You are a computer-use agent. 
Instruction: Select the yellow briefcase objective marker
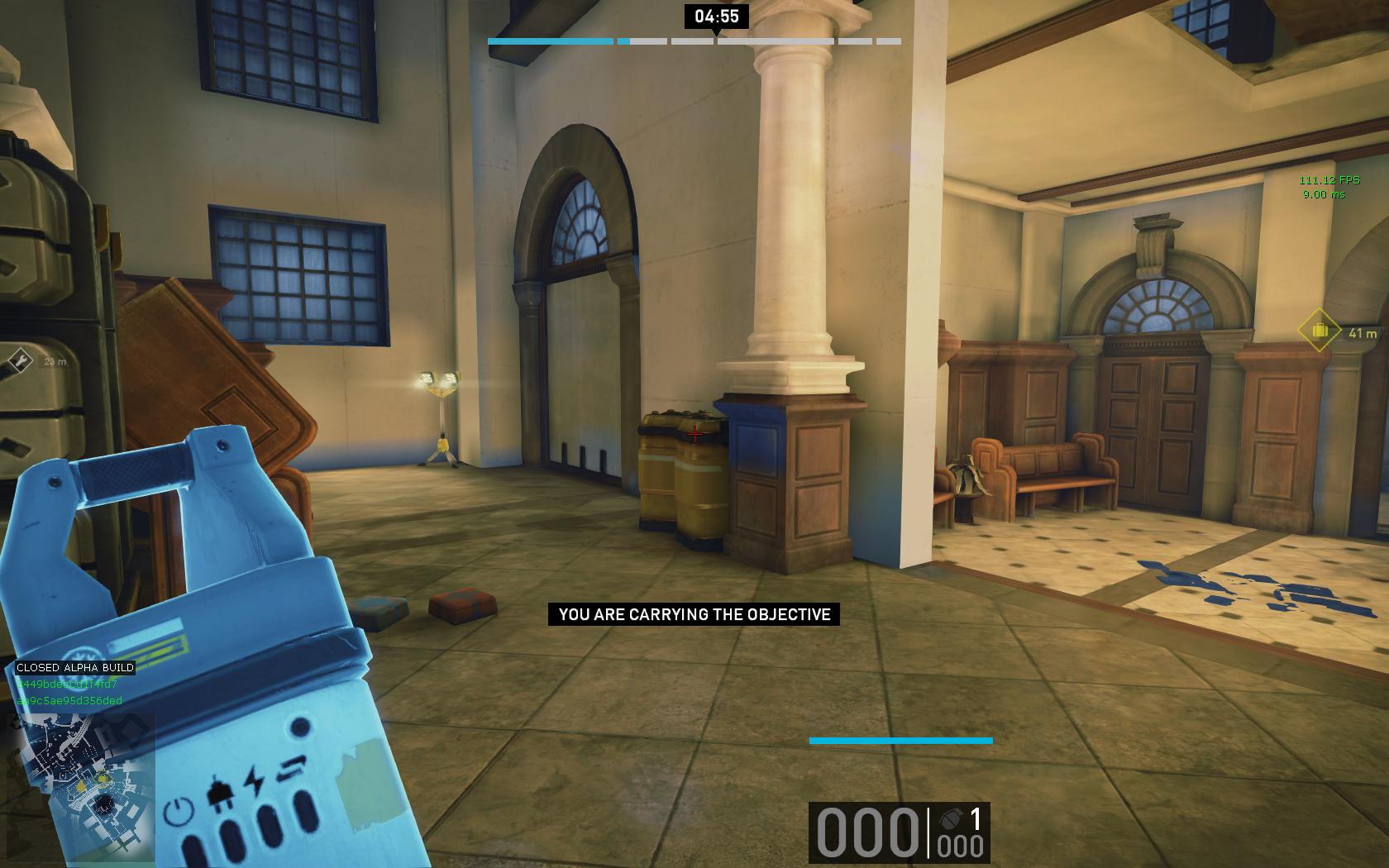click(1319, 331)
